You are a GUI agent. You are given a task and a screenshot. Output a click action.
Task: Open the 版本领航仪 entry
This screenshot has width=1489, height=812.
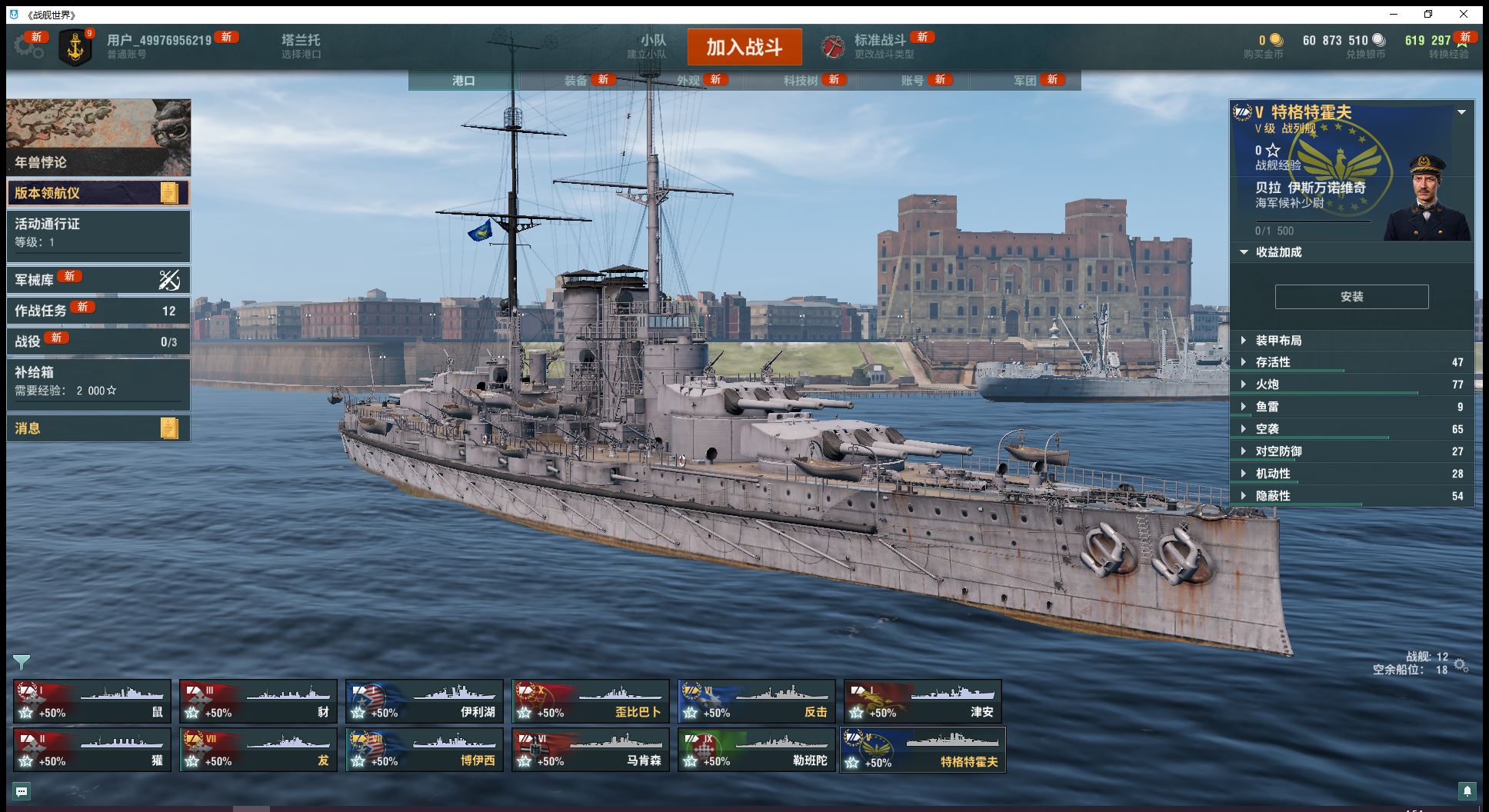(x=98, y=193)
